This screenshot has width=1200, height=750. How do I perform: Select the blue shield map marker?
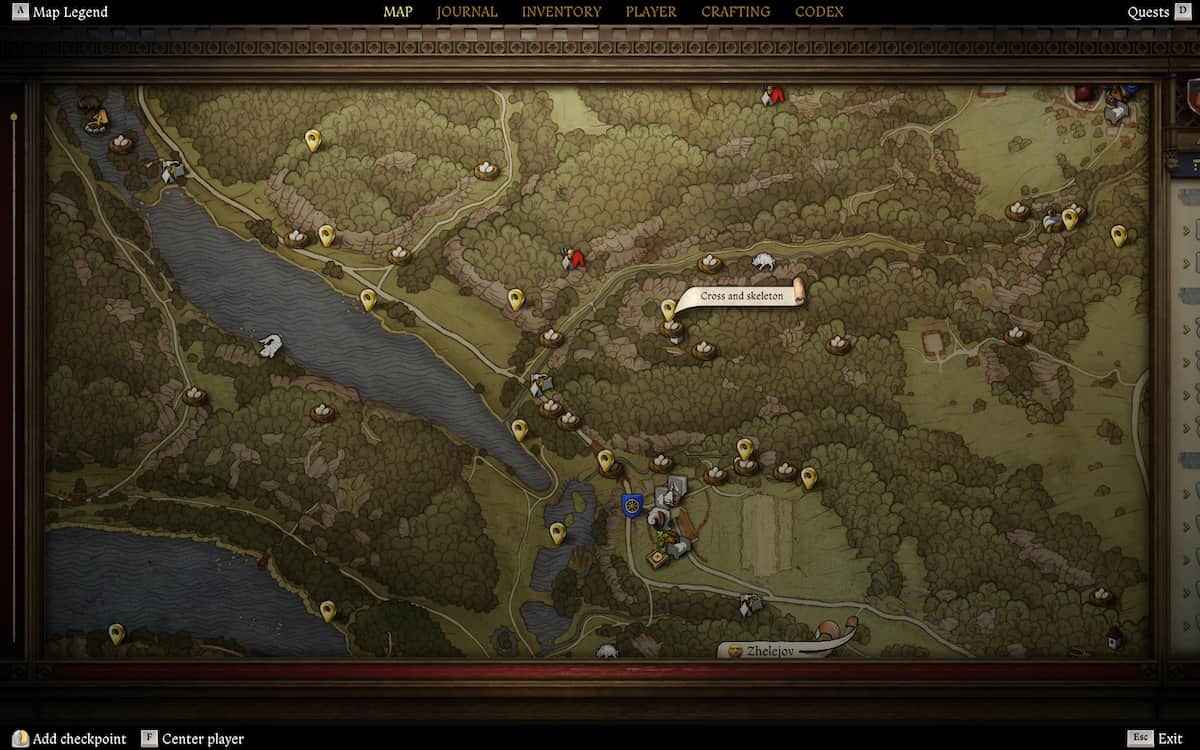(631, 505)
